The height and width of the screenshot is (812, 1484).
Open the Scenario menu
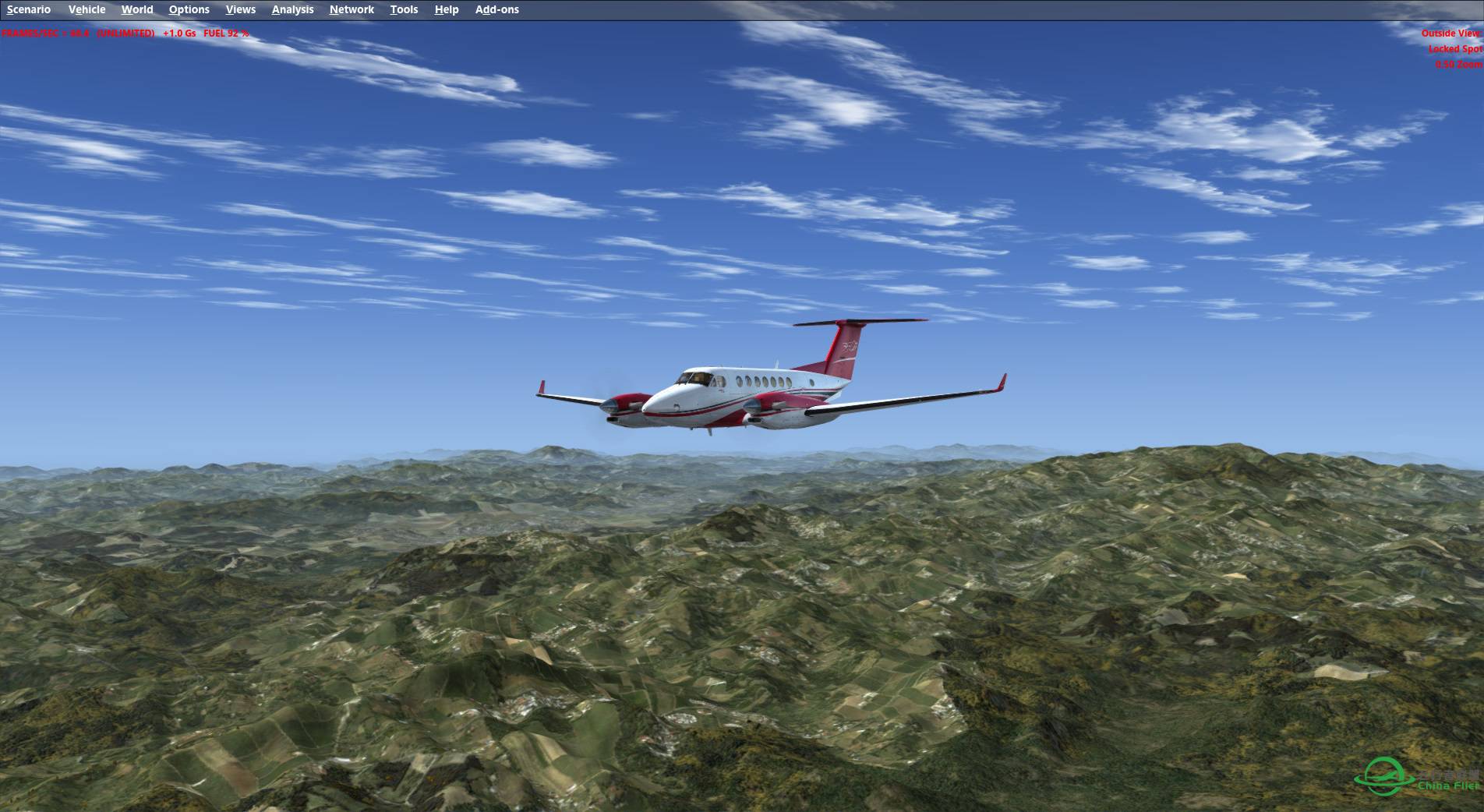tap(29, 9)
